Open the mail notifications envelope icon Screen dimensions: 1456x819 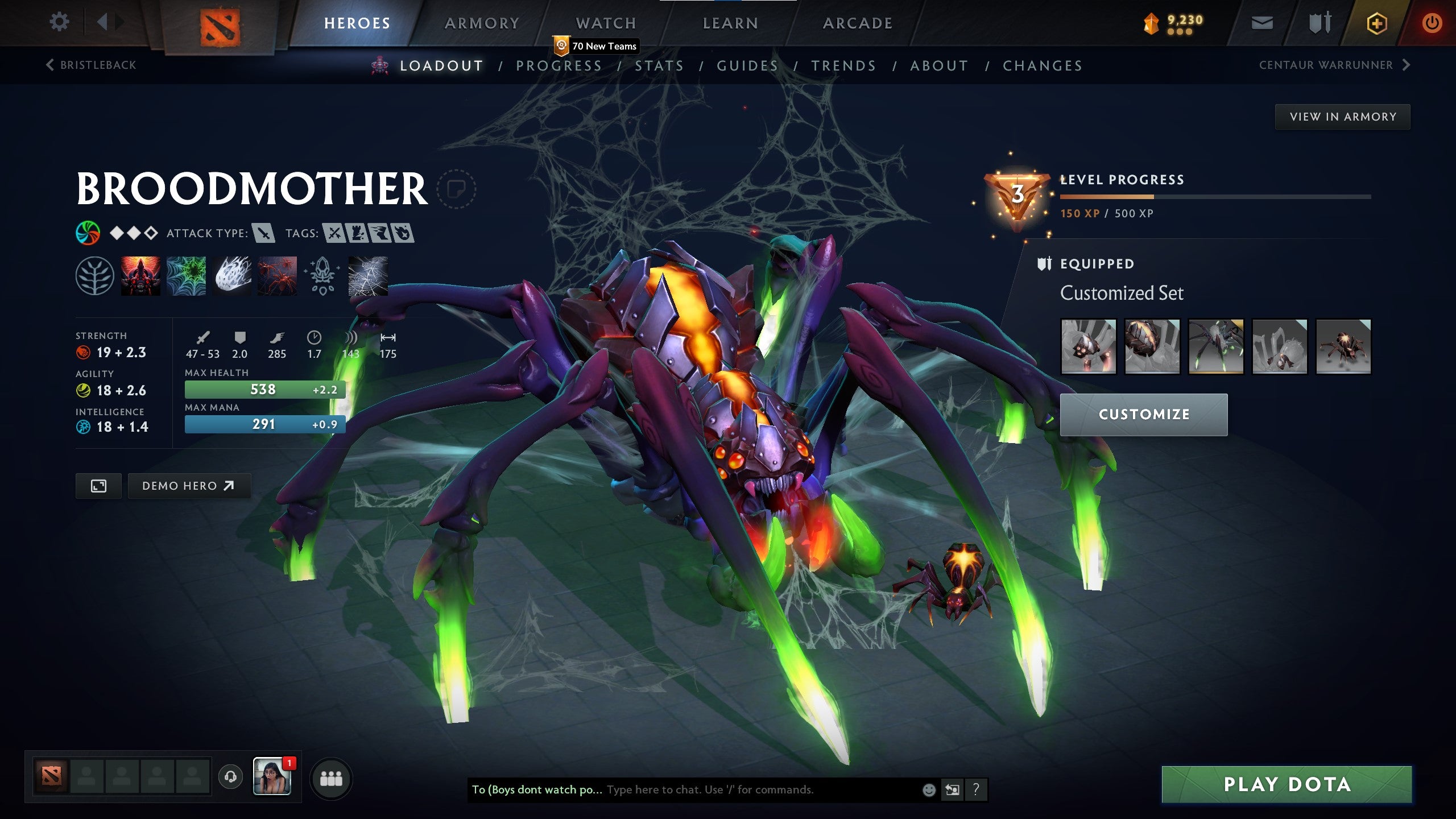[1261, 24]
